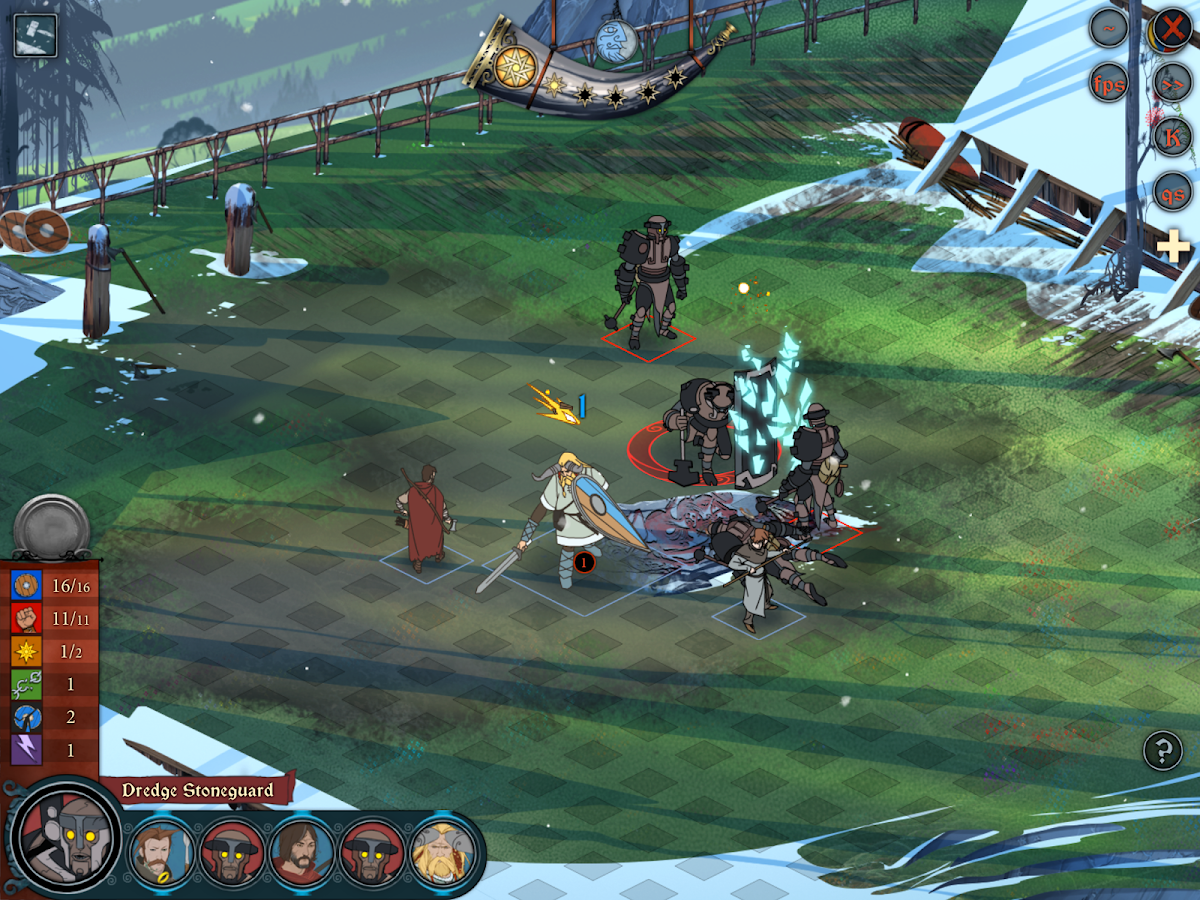Viewport: 1200px width, 900px height.
Task: Toggle the fps display button
Action: click(1109, 83)
